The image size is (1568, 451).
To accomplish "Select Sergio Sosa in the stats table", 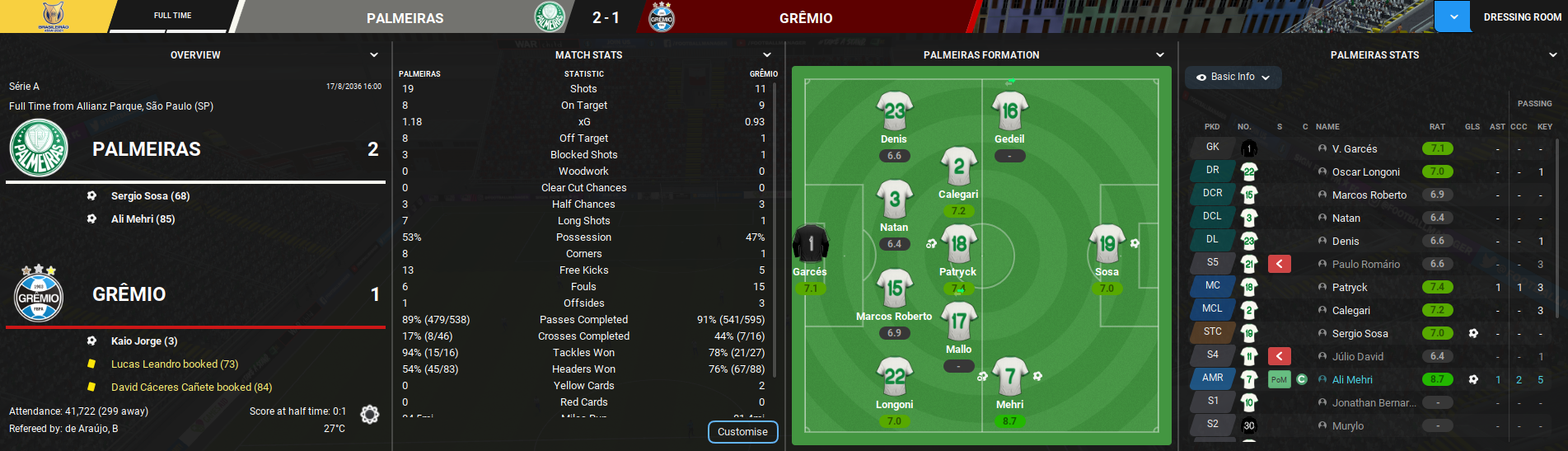I will pyautogui.click(x=1360, y=334).
